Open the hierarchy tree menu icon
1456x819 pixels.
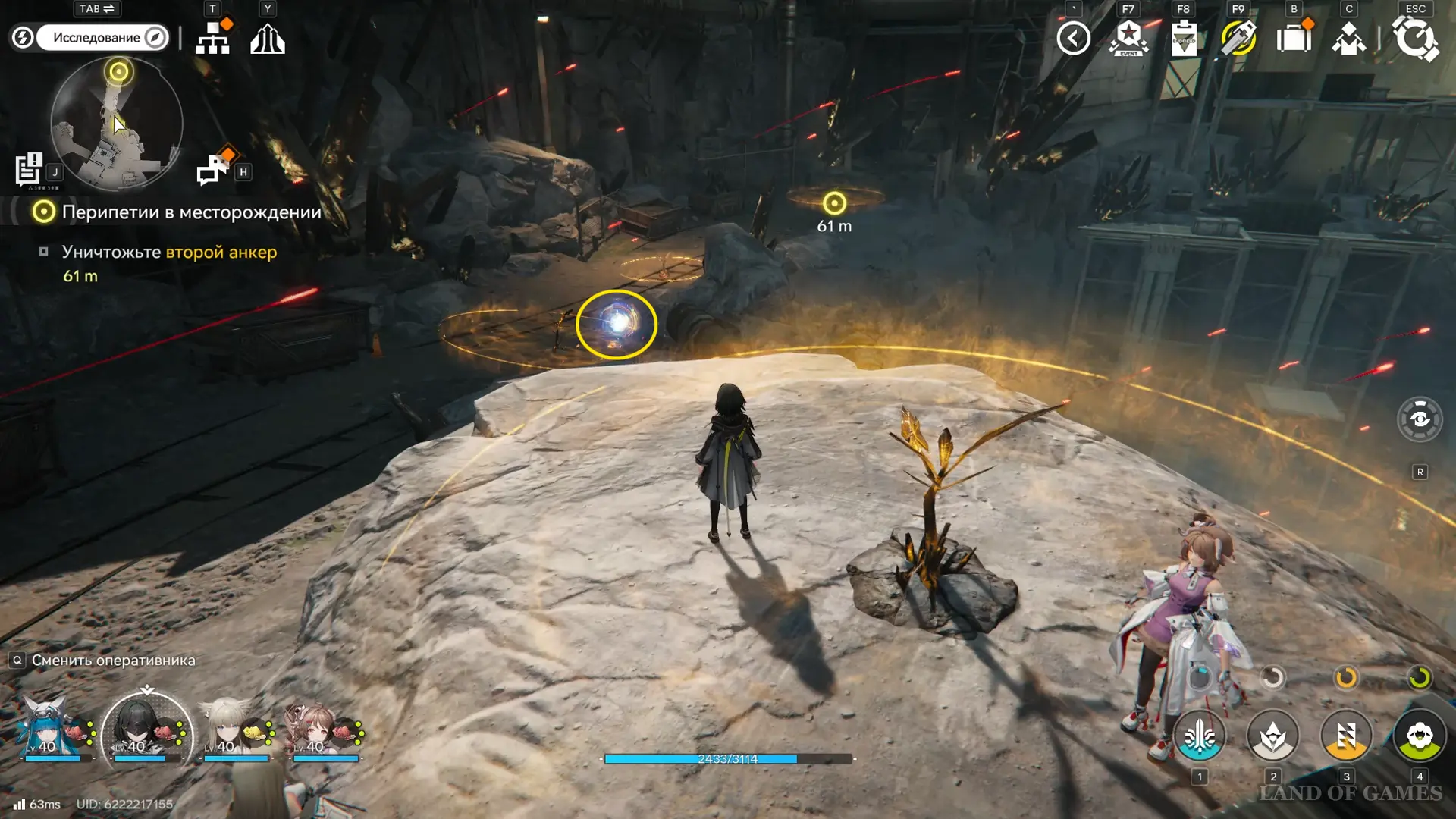coord(213,38)
